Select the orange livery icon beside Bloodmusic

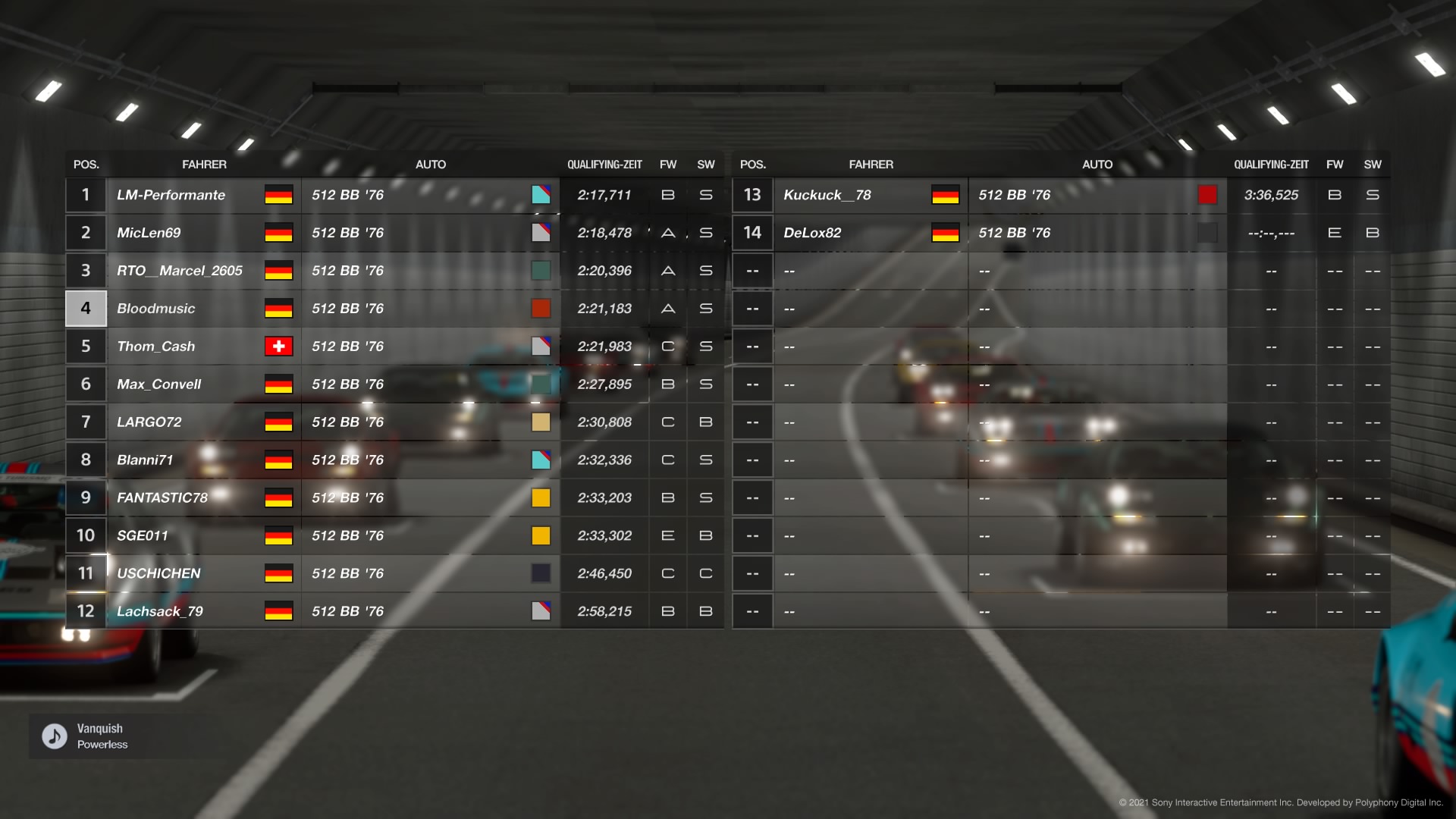[x=541, y=308]
